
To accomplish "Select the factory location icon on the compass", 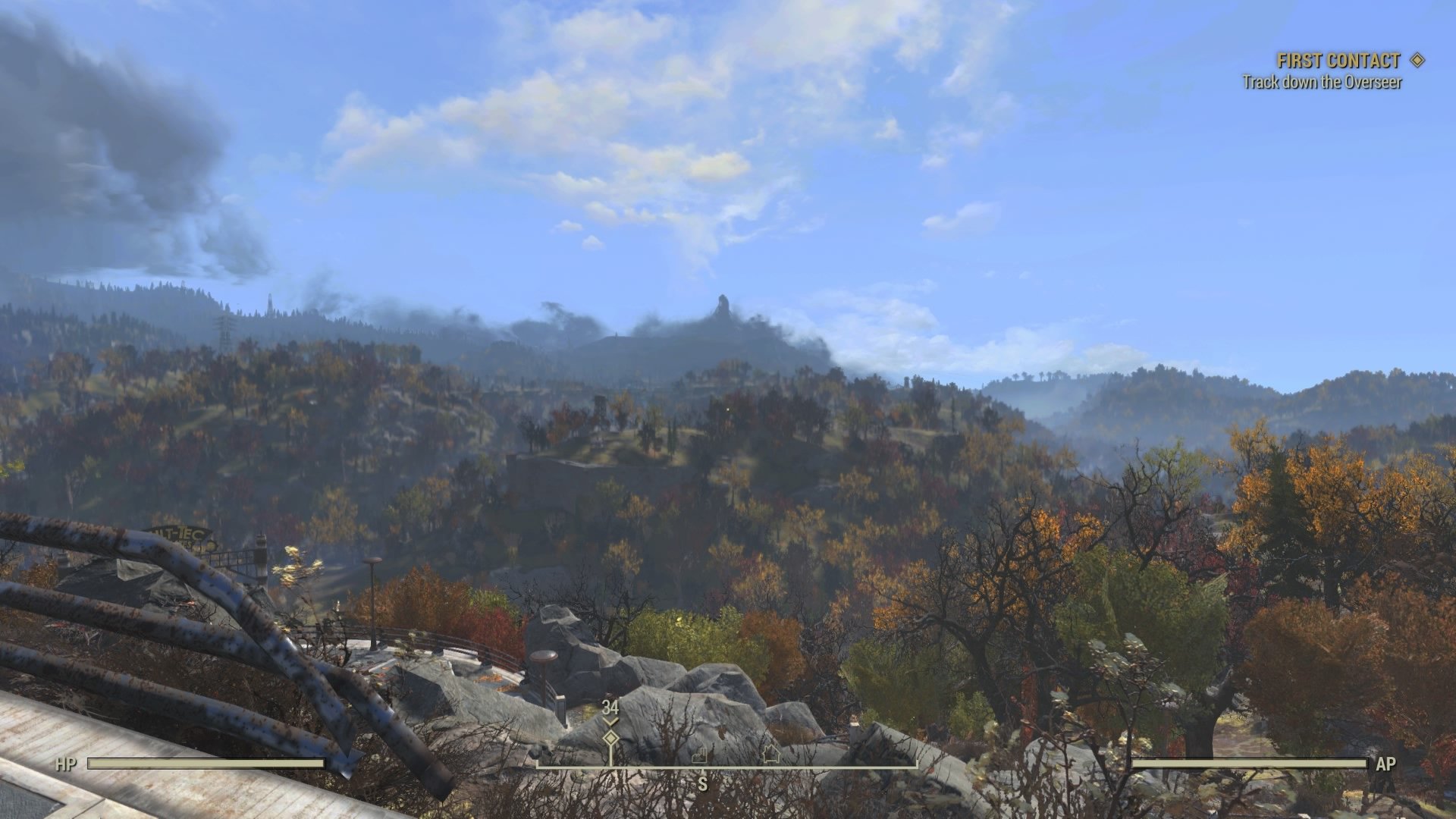I will pos(700,756).
